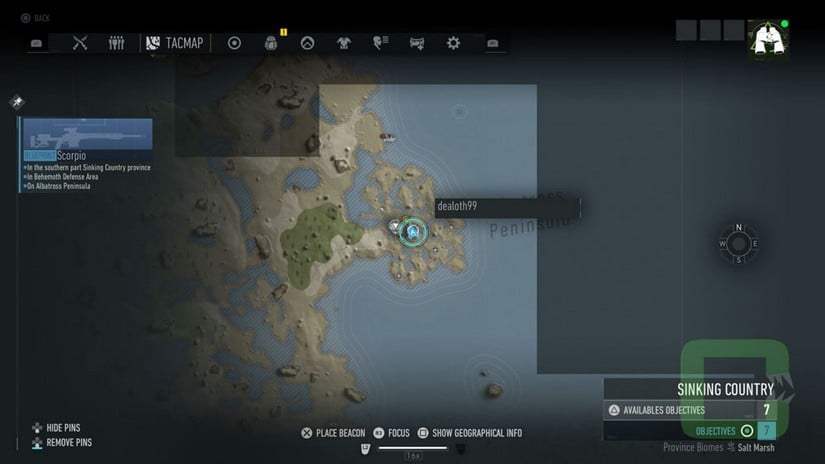Open Availables Objectives for Sinking Country
The height and width of the screenshot is (464, 825).
tap(690, 410)
